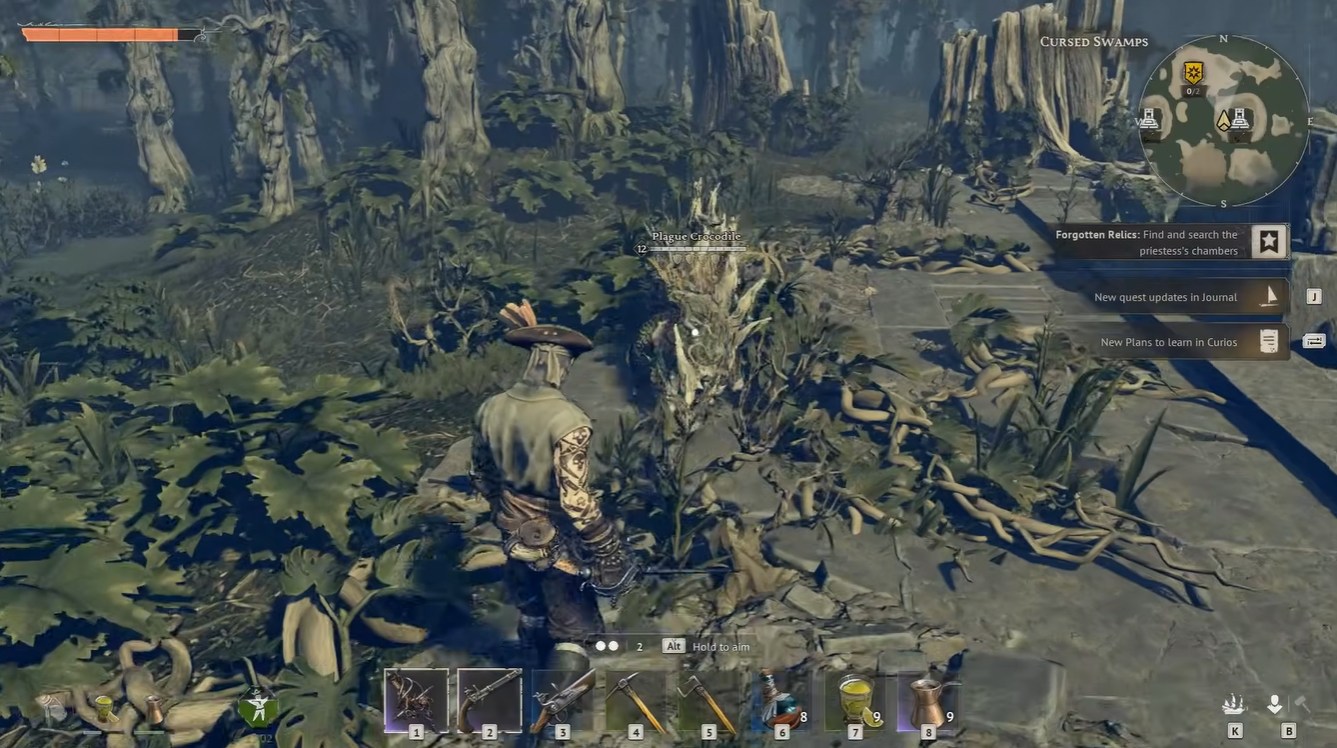Pick the axe in hotbar slot 5
Image resolution: width=1337 pixels, height=748 pixels.
click(709, 699)
